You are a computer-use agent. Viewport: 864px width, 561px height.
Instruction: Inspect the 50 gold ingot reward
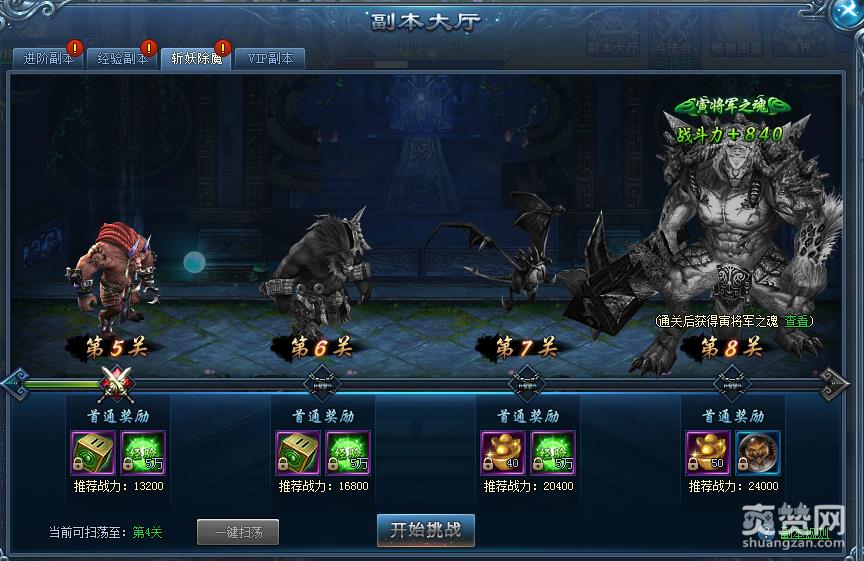point(707,452)
